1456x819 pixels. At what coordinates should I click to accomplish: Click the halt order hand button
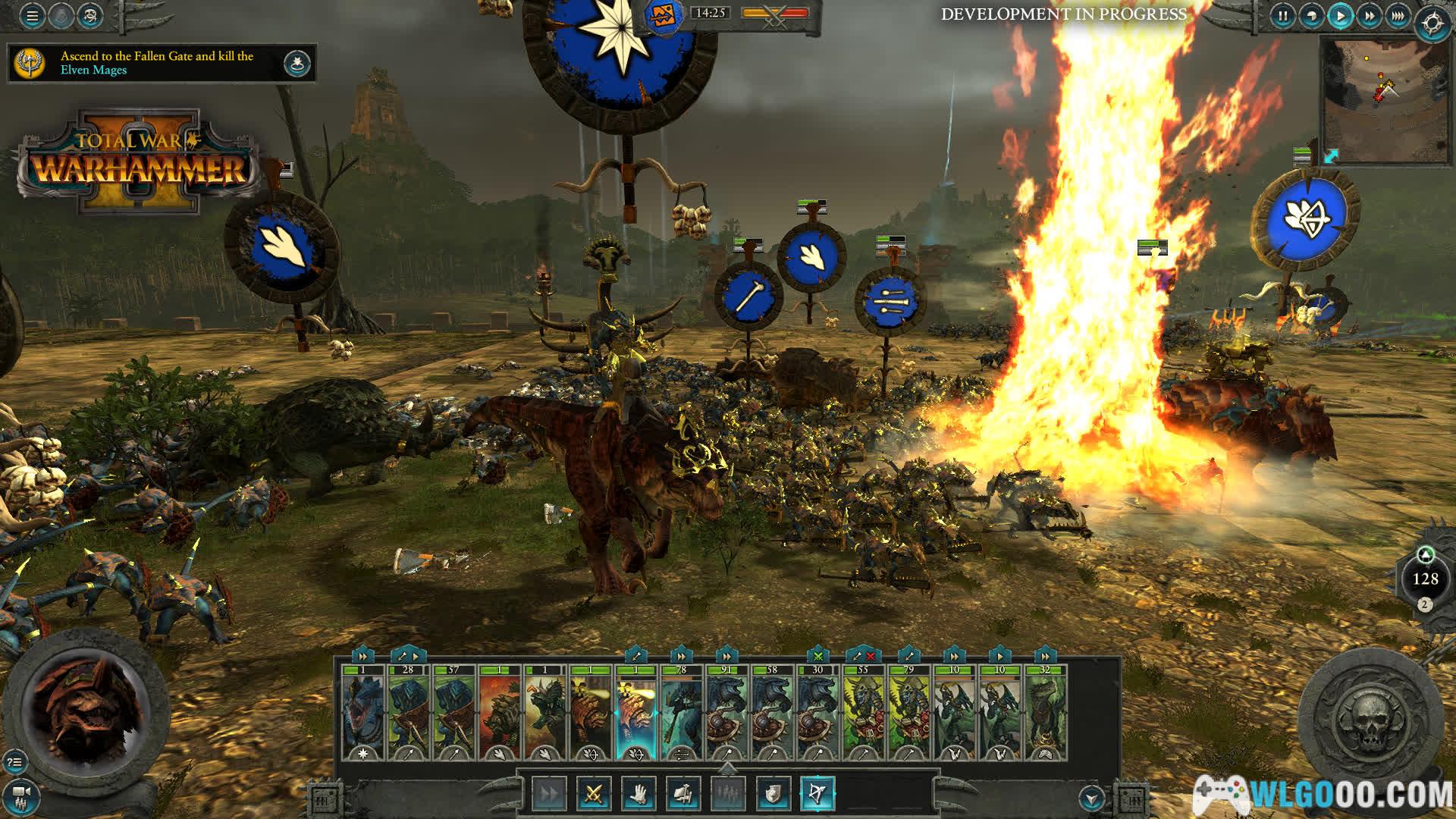639,794
